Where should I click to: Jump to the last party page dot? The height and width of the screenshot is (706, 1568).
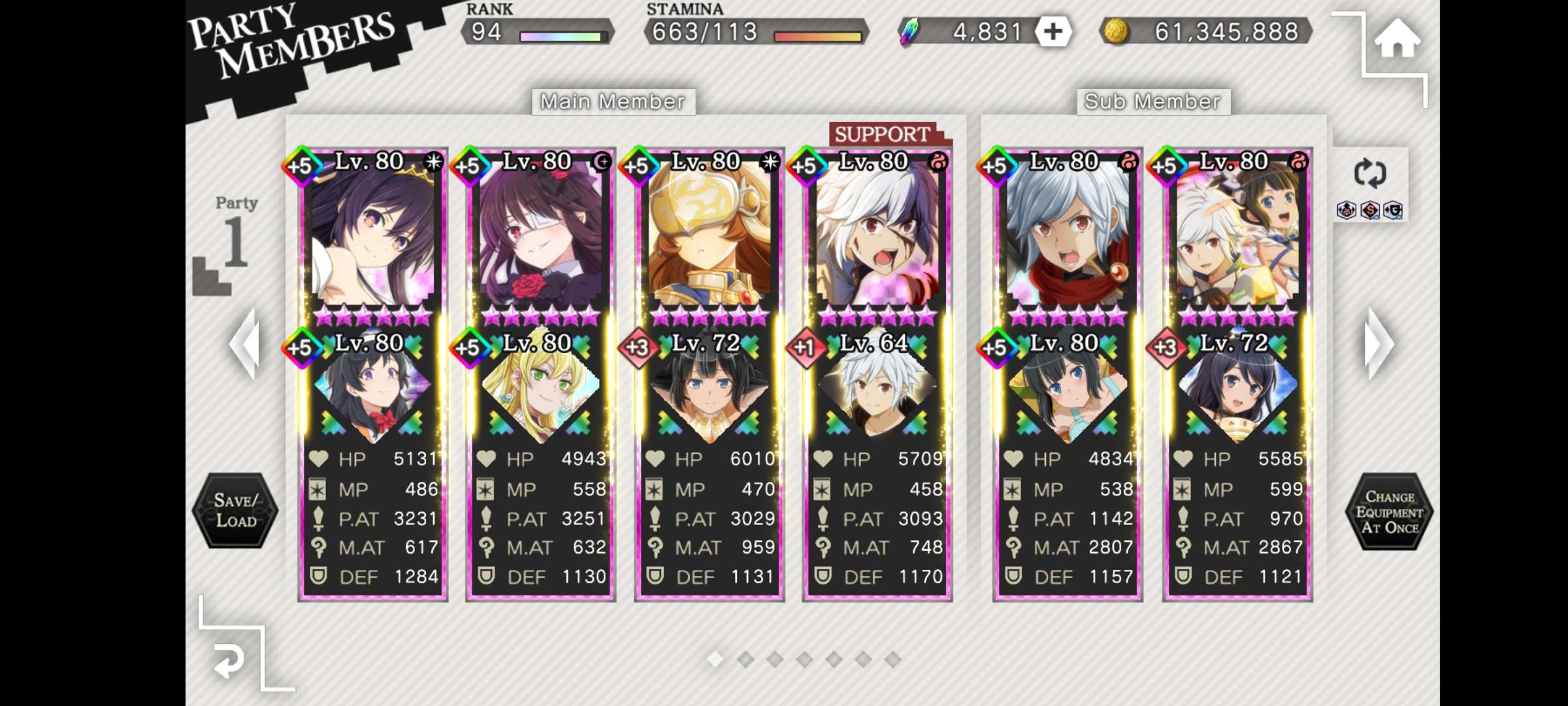coord(892,660)
